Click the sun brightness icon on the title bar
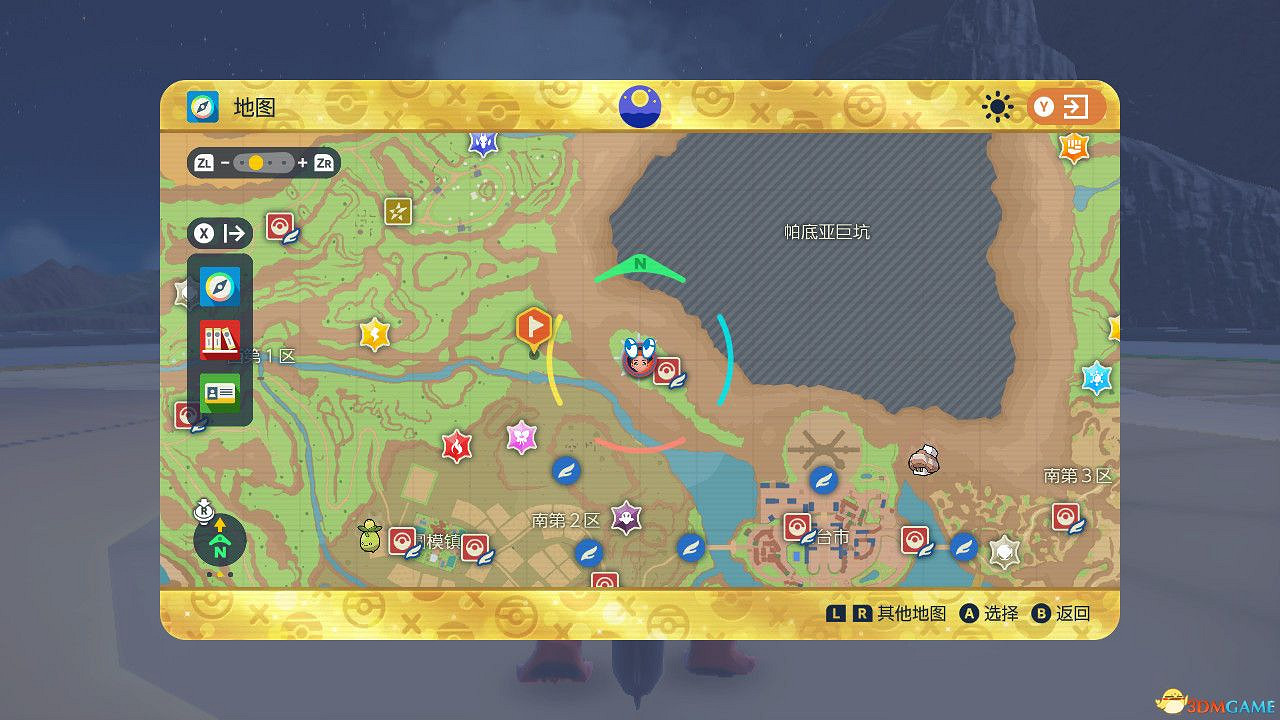Image resolution: width=1280 pixels, height=720 pixels. click(997, 108)
